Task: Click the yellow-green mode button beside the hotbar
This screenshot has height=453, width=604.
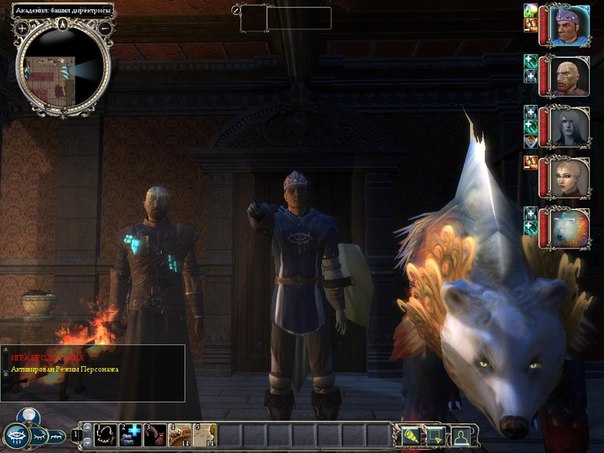Action: [x=412, y=435]
